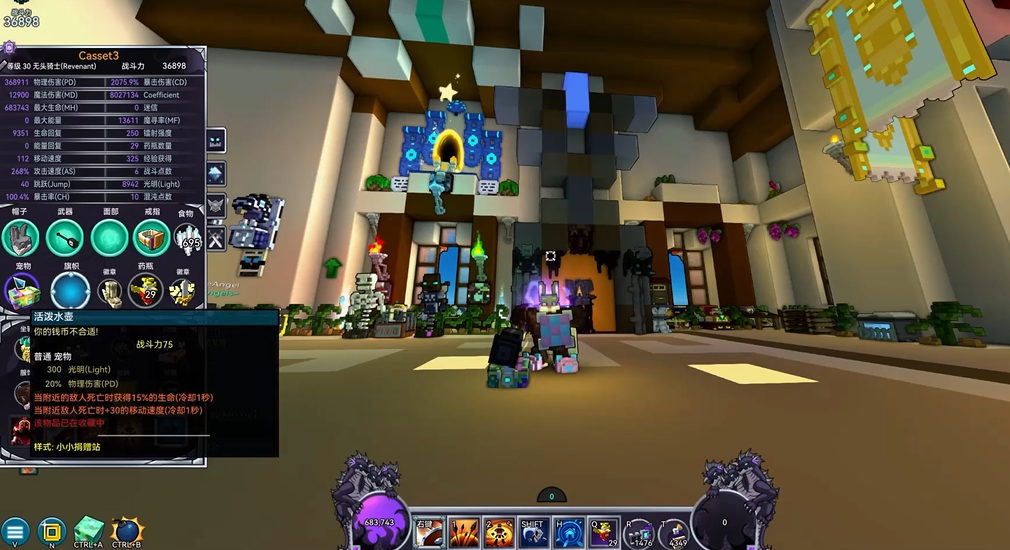The width and height of the screenshot is (1010, 550).
Task: Select the empty face equipment slot
Action: 109,238
